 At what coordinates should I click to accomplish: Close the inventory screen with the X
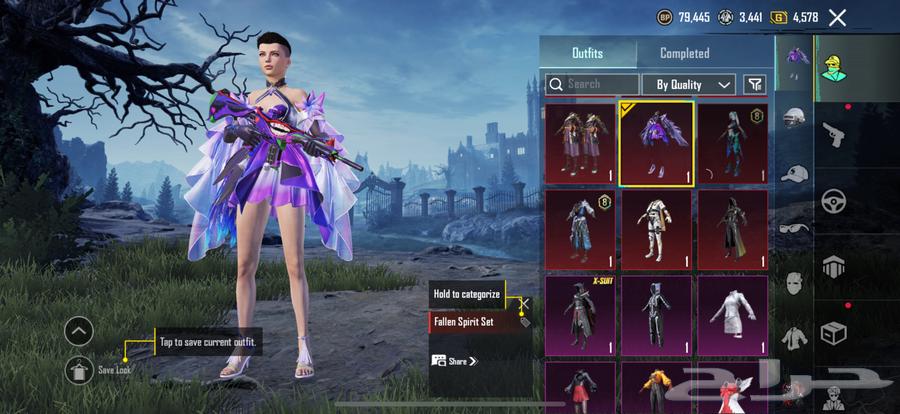(x=837, y=17)
